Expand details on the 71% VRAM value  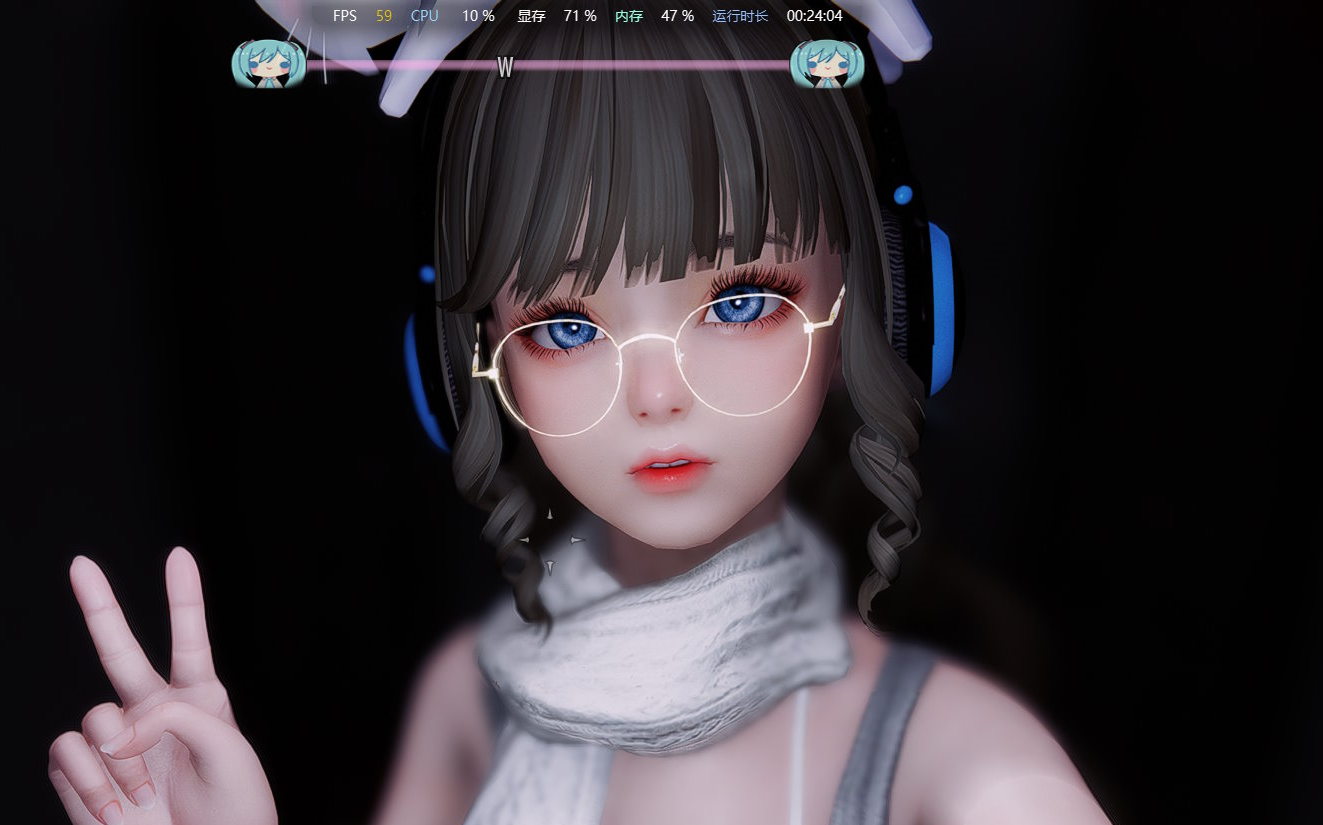tap(579, 15)
